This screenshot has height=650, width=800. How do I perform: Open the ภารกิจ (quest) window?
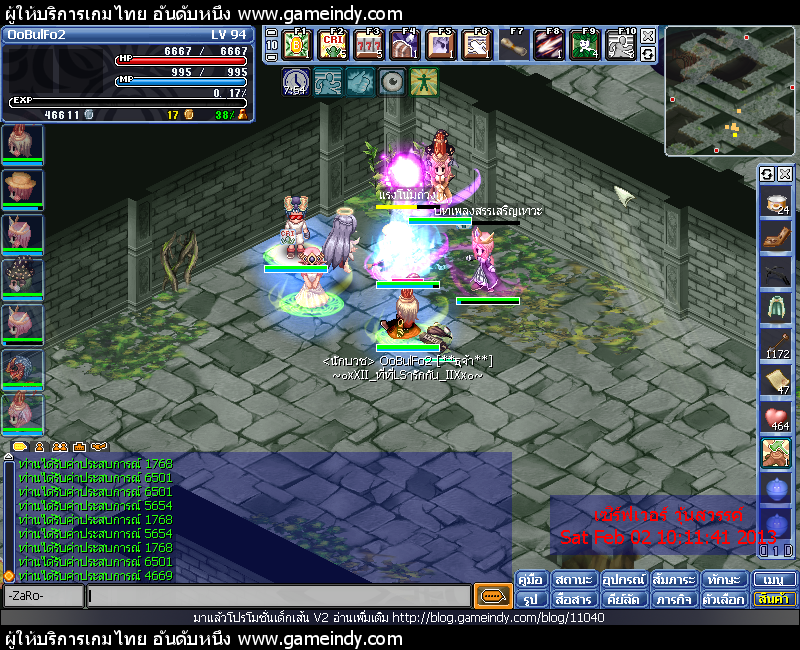(675, 599)
